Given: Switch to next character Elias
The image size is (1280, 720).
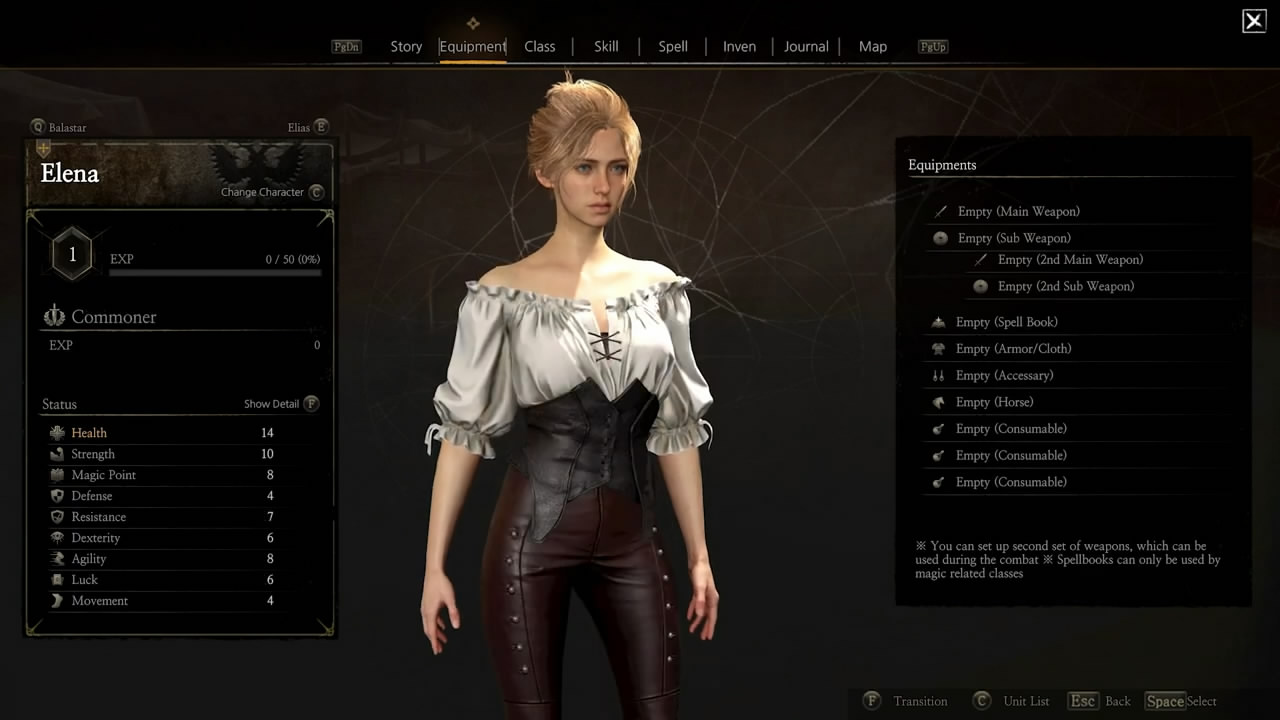Looking at the screenshot, I should click(307, 127).
